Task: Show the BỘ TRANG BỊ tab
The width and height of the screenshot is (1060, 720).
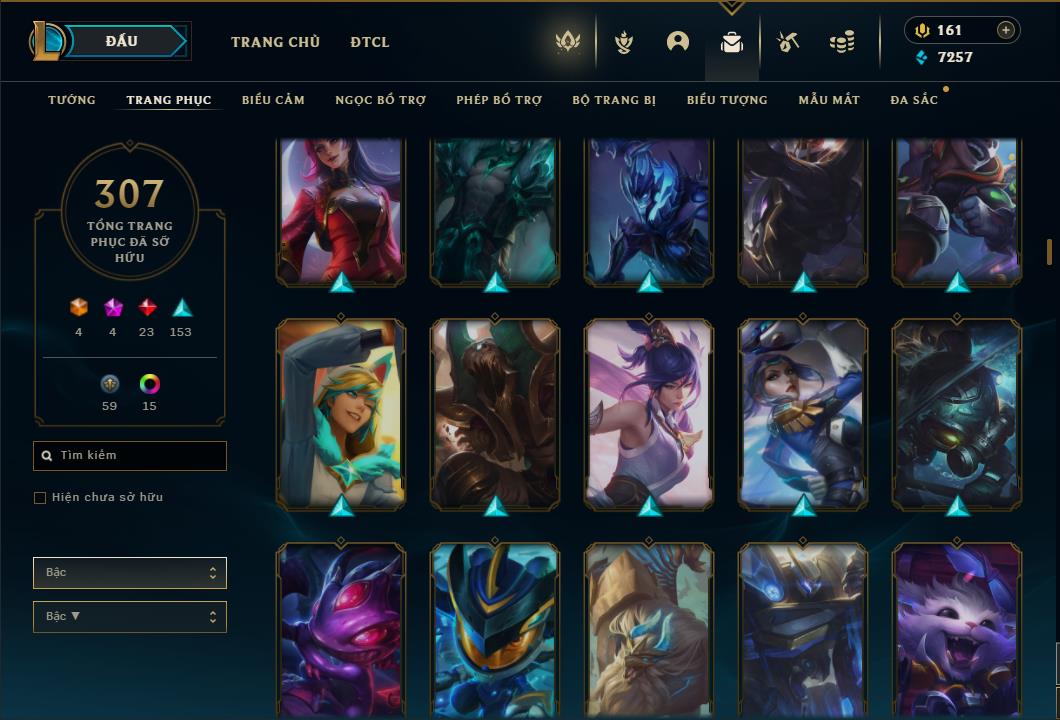Action: point(614,100)
